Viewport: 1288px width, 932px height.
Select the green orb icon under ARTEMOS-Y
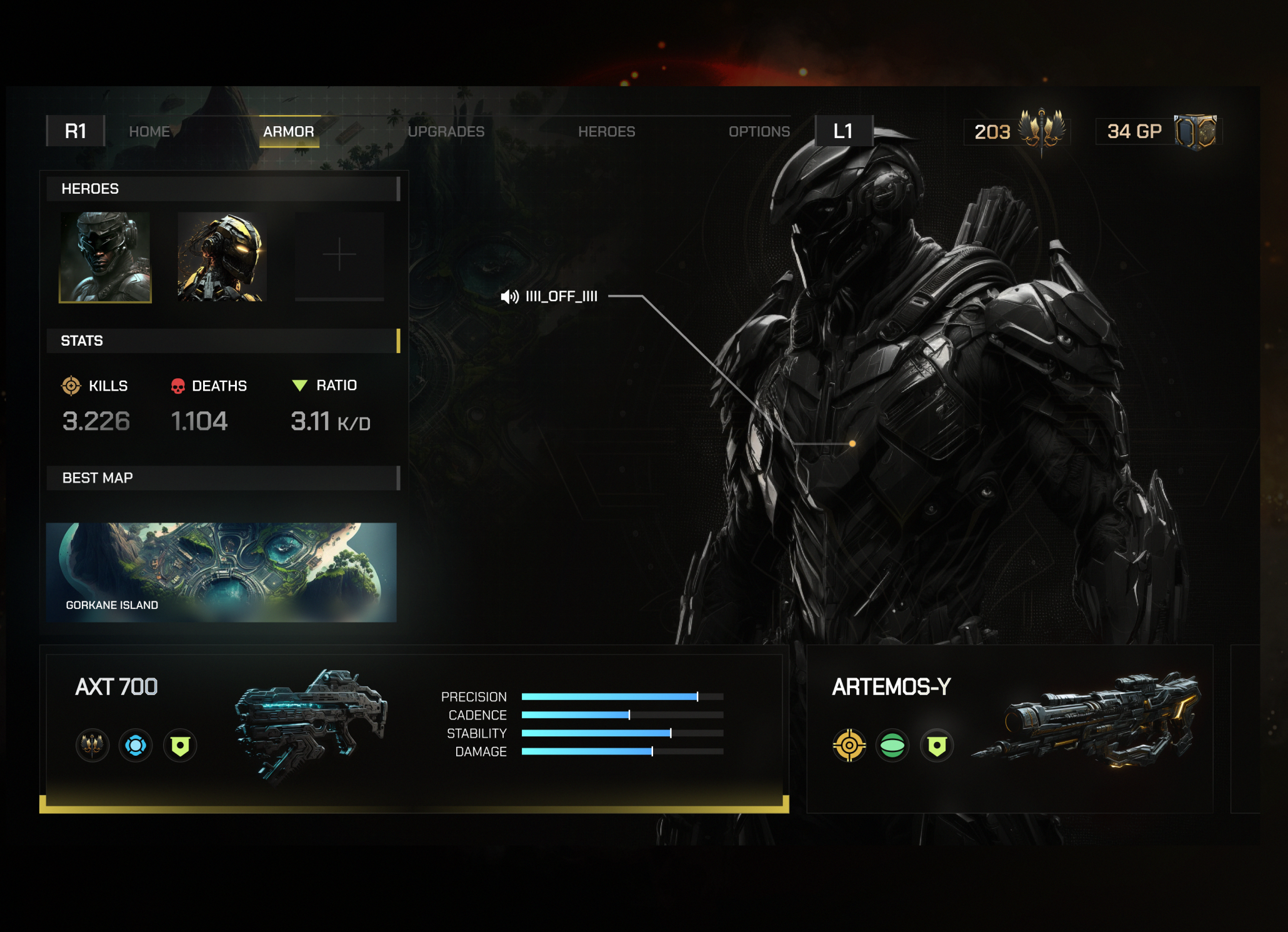point(893,746)
